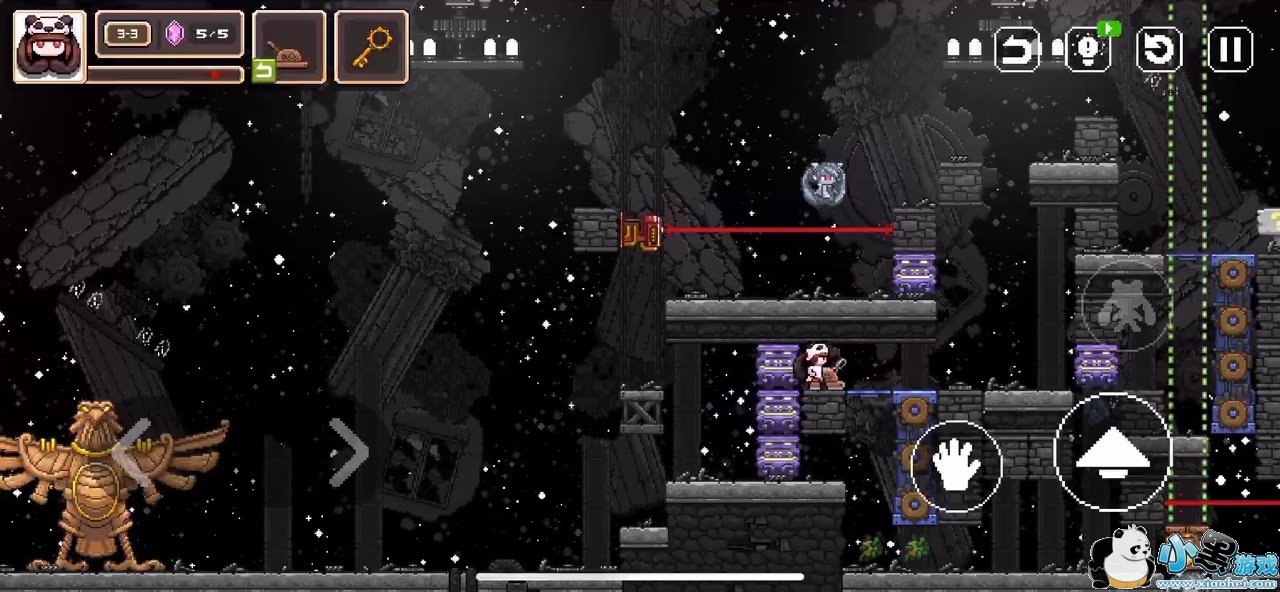Open the panda-hood character portrait

(x=49, y=46)
